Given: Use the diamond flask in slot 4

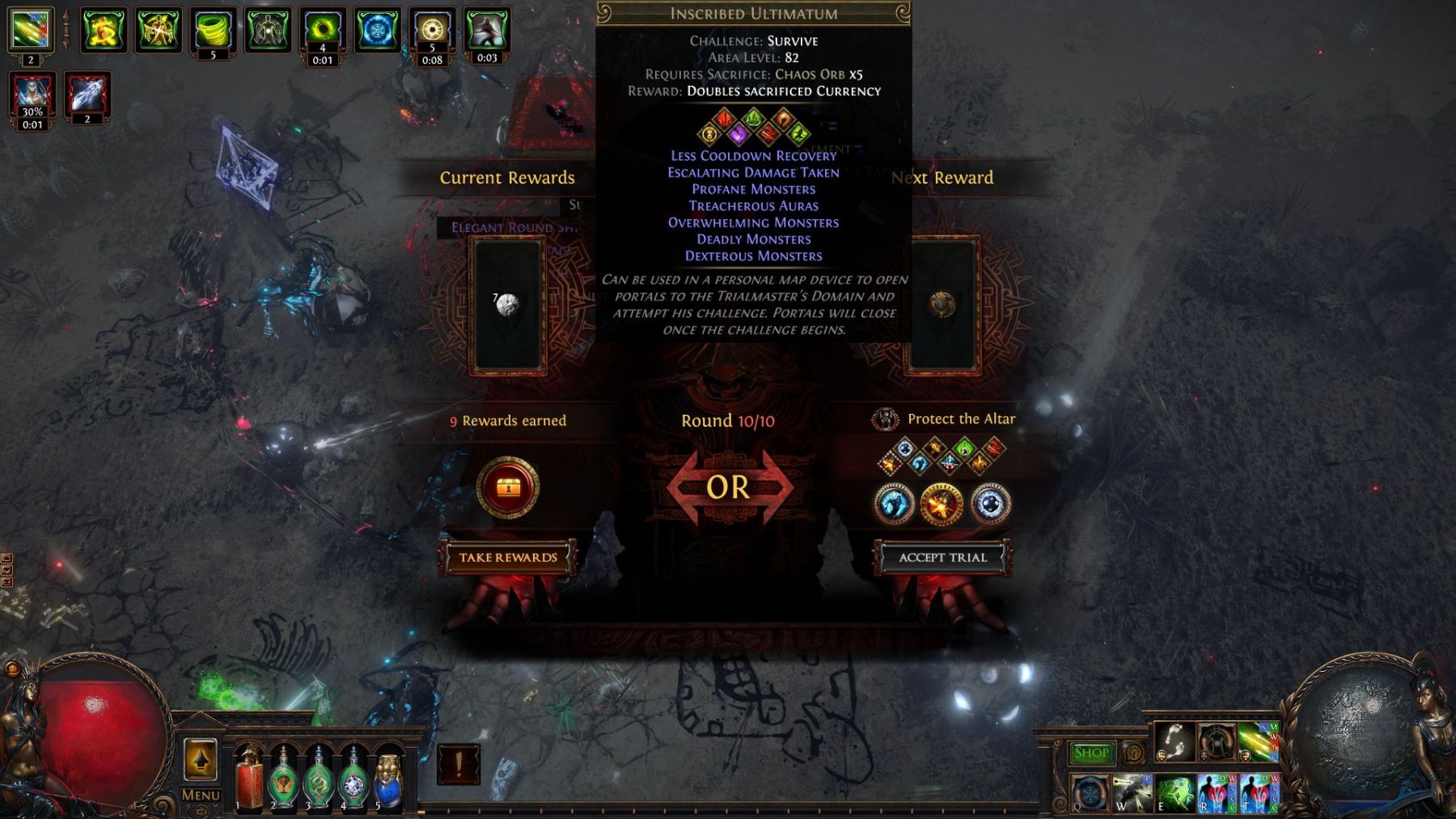Looking at the screenshot, I should click(x=353, y=779).
